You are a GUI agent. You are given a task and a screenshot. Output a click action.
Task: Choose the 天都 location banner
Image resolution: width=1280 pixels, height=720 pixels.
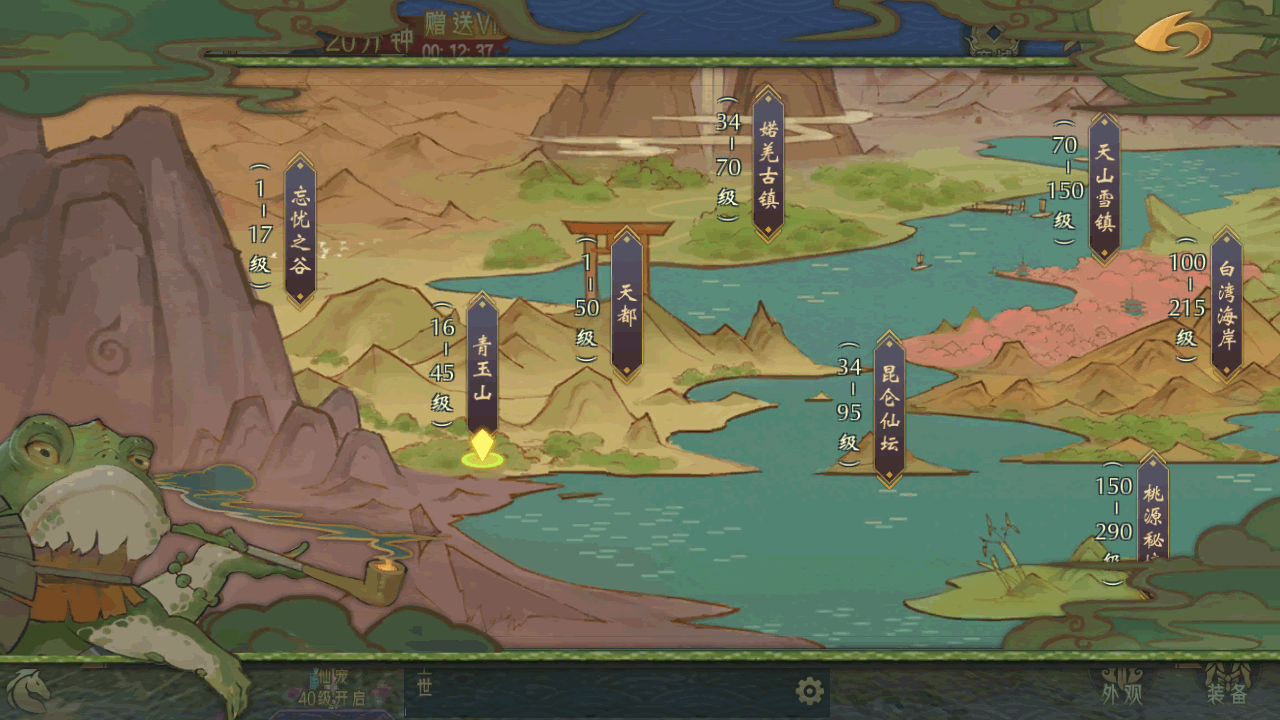pos(627,304)
